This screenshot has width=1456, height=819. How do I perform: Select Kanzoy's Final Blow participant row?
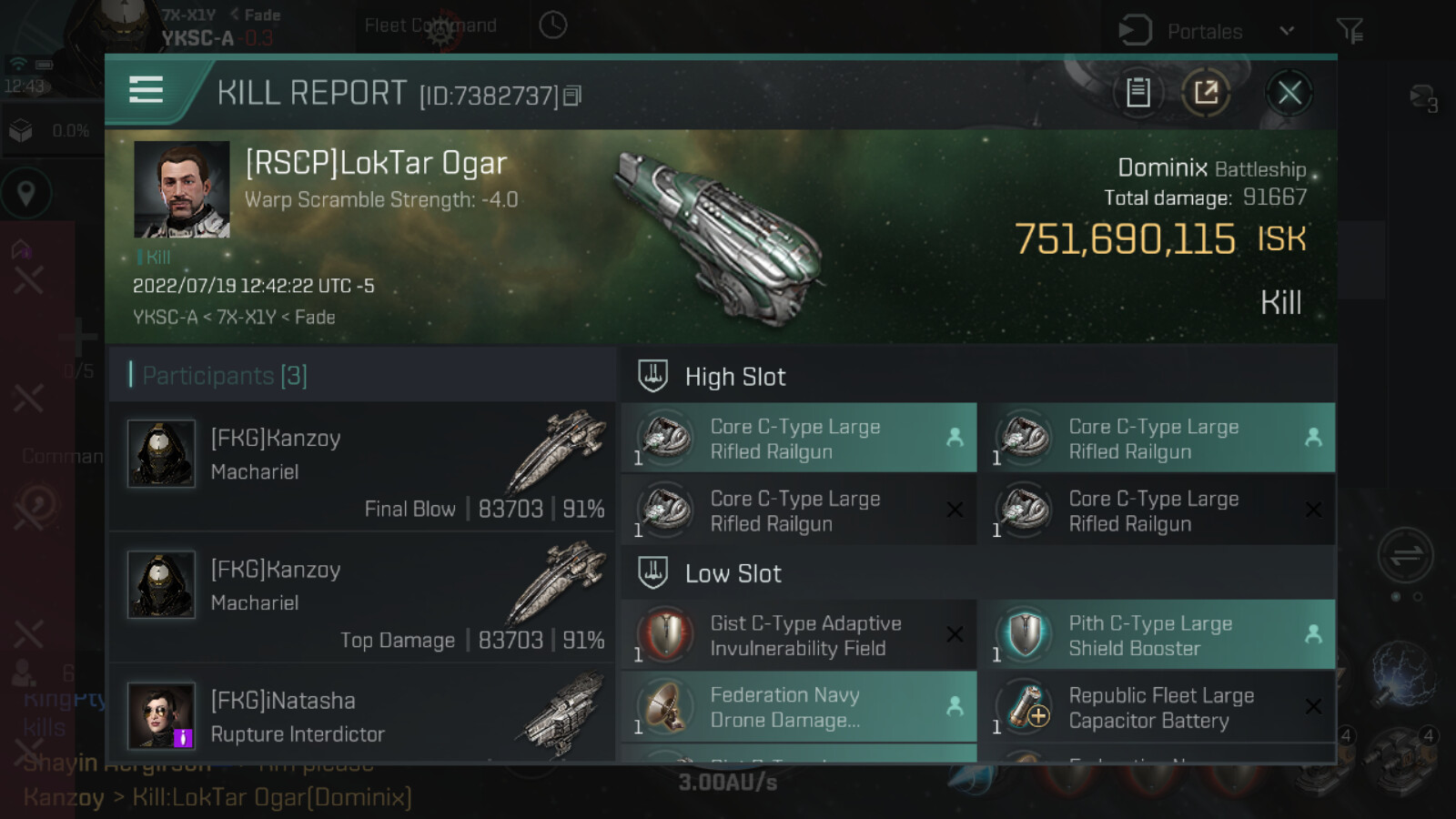click(362, 468)
